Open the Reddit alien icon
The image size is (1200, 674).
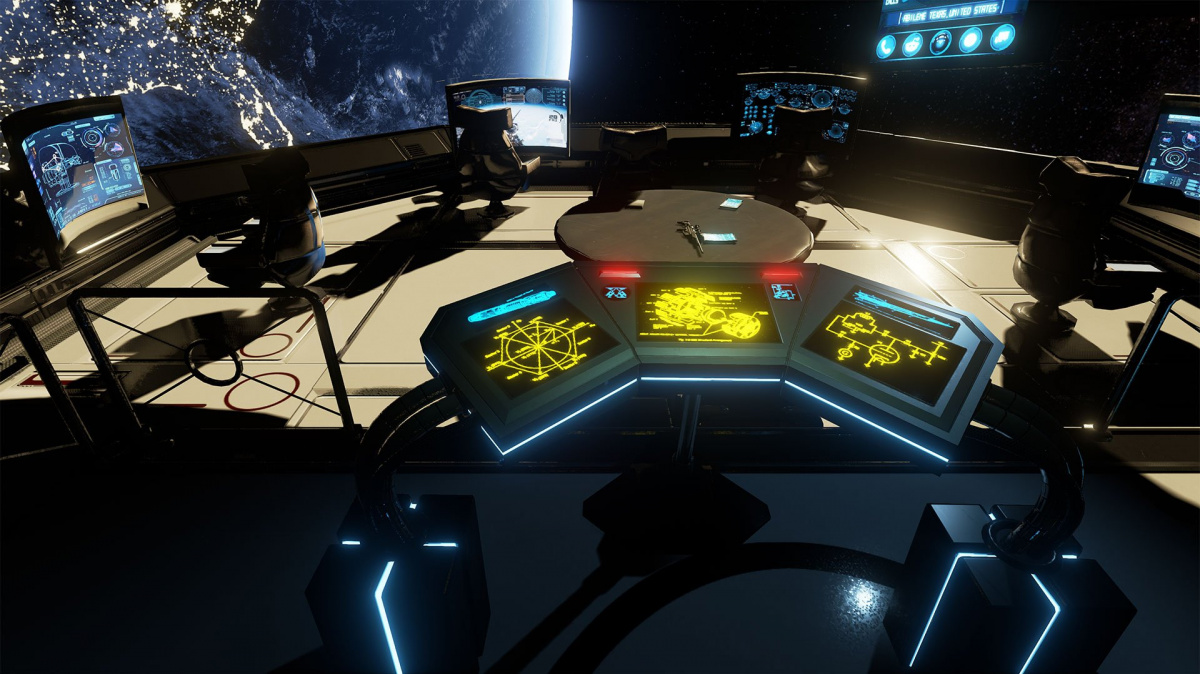click(x=913, y=44)
